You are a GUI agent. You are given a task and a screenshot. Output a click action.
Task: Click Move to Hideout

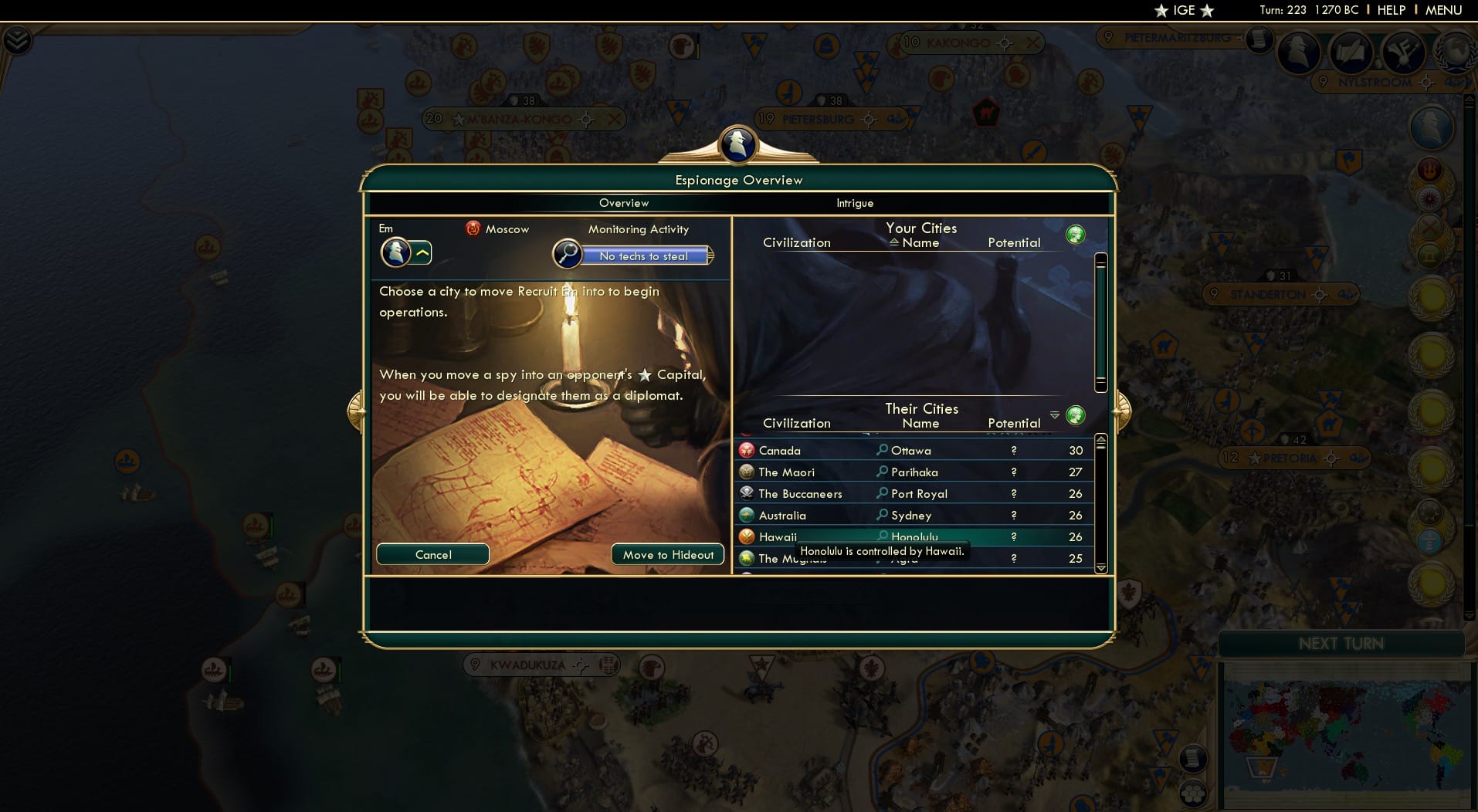click(x=667, y=554)
